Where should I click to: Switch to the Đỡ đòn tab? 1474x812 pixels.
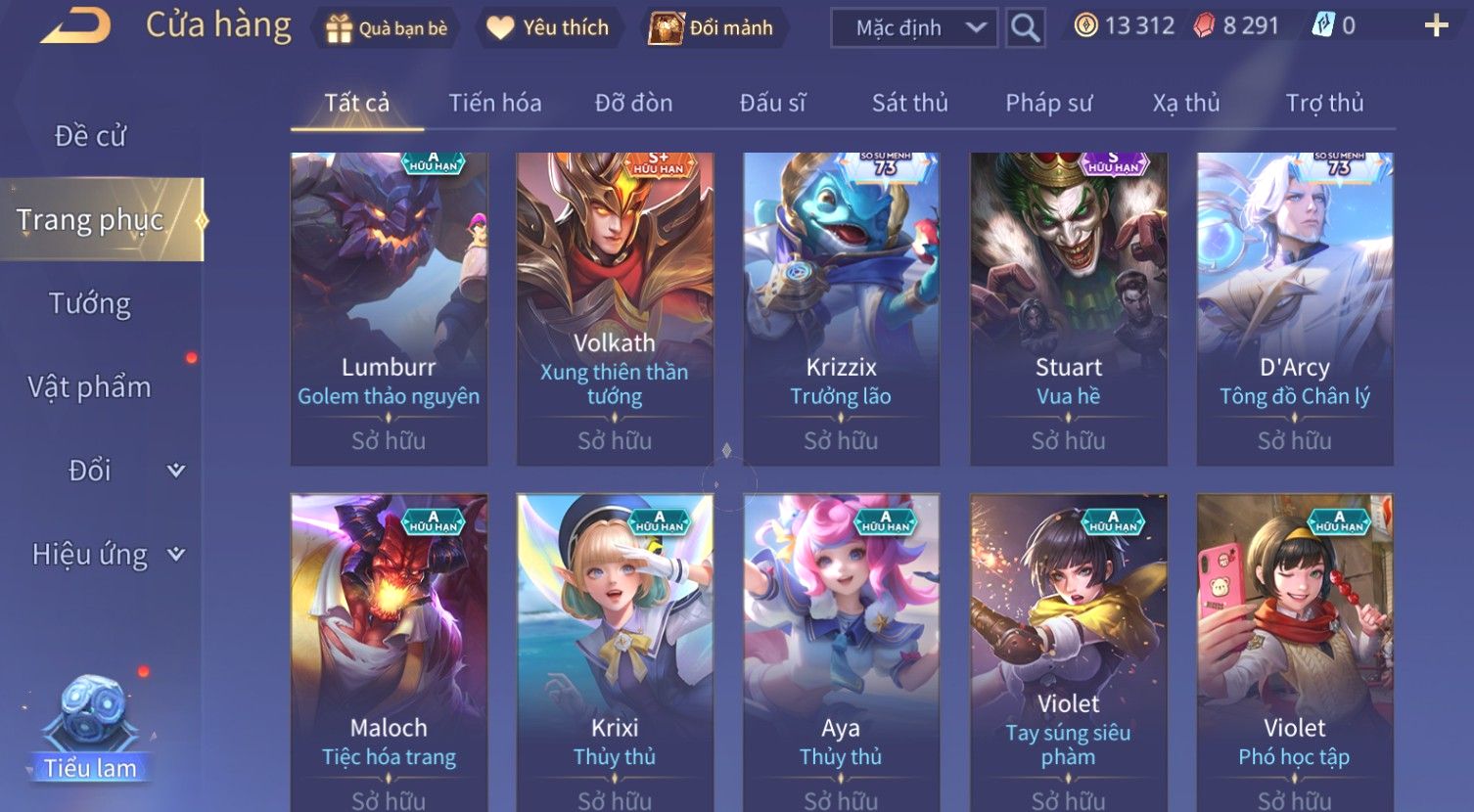click(633, 103)
